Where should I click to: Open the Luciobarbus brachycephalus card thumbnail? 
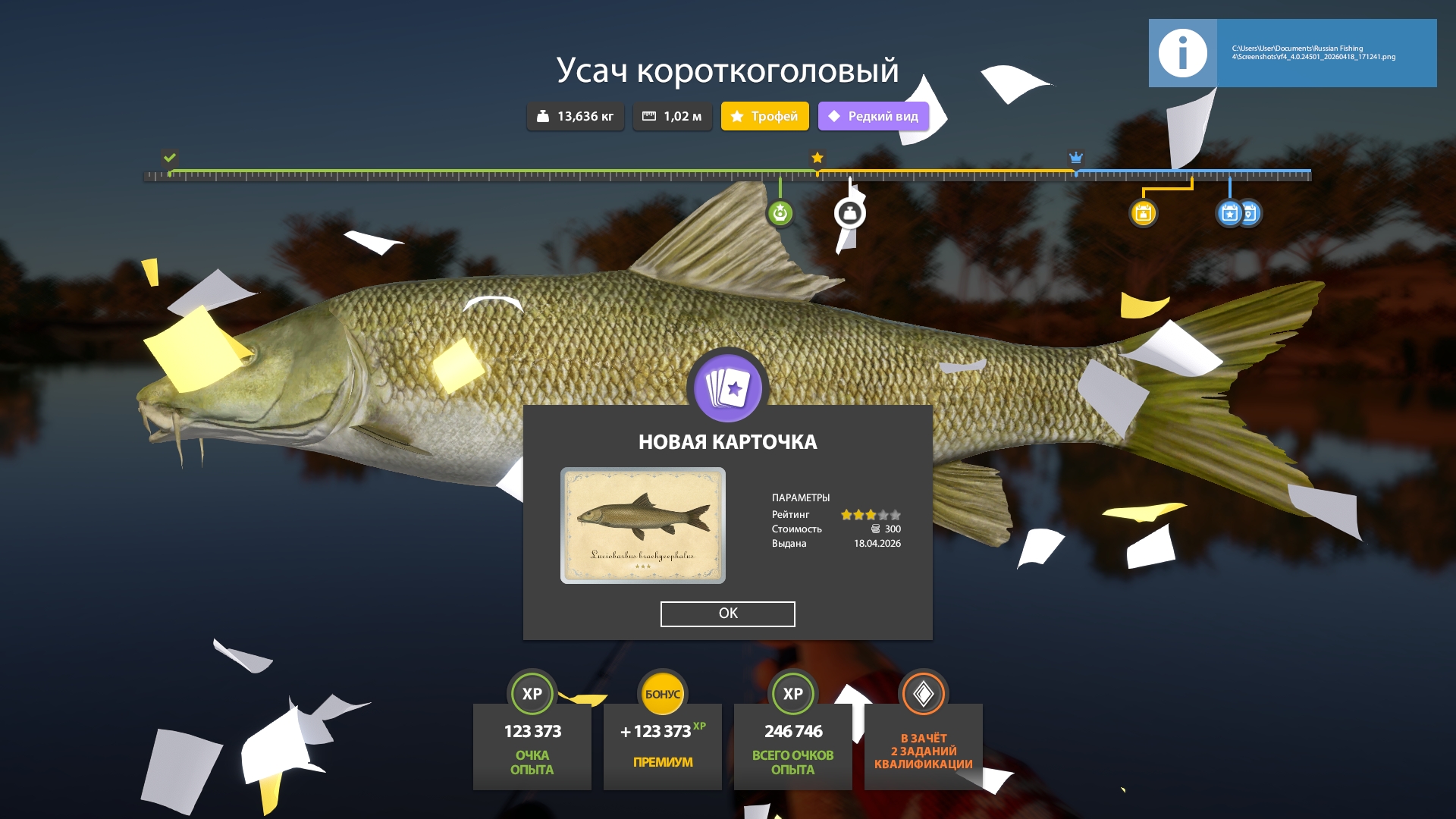pos(642,525)
